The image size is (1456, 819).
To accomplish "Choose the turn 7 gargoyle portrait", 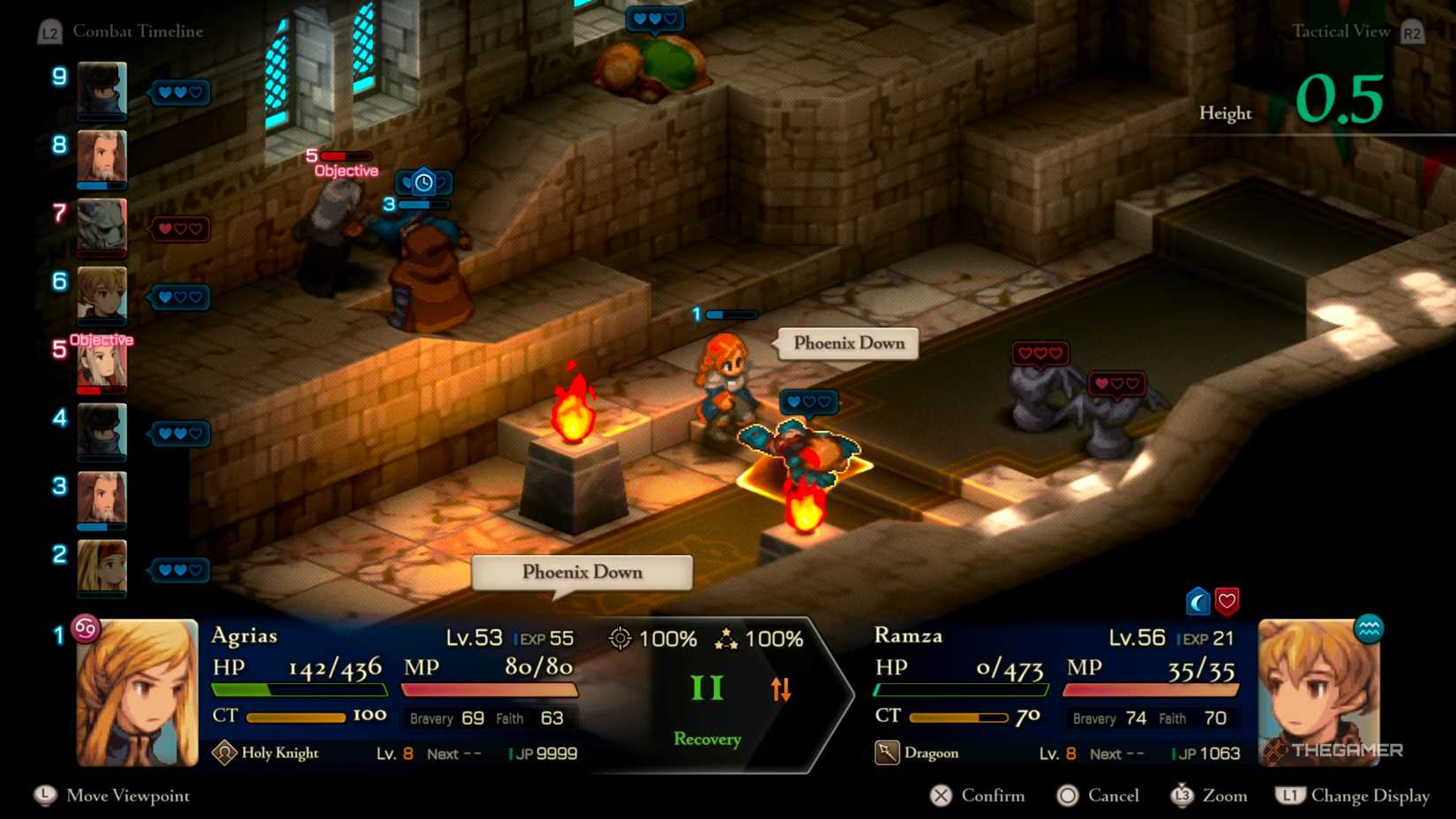I will (101, 227).
